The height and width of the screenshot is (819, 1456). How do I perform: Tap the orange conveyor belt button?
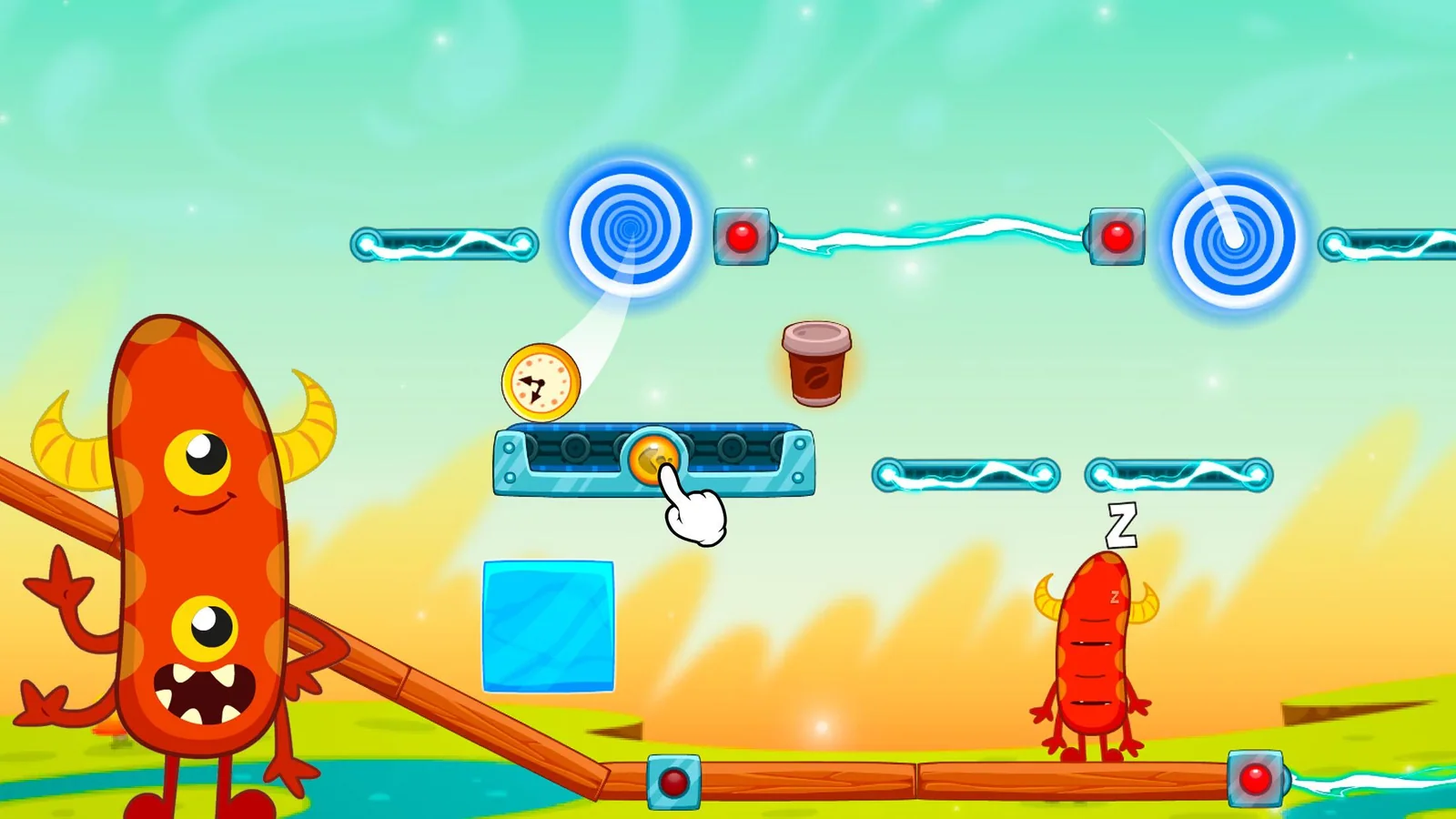pos(652,457)
